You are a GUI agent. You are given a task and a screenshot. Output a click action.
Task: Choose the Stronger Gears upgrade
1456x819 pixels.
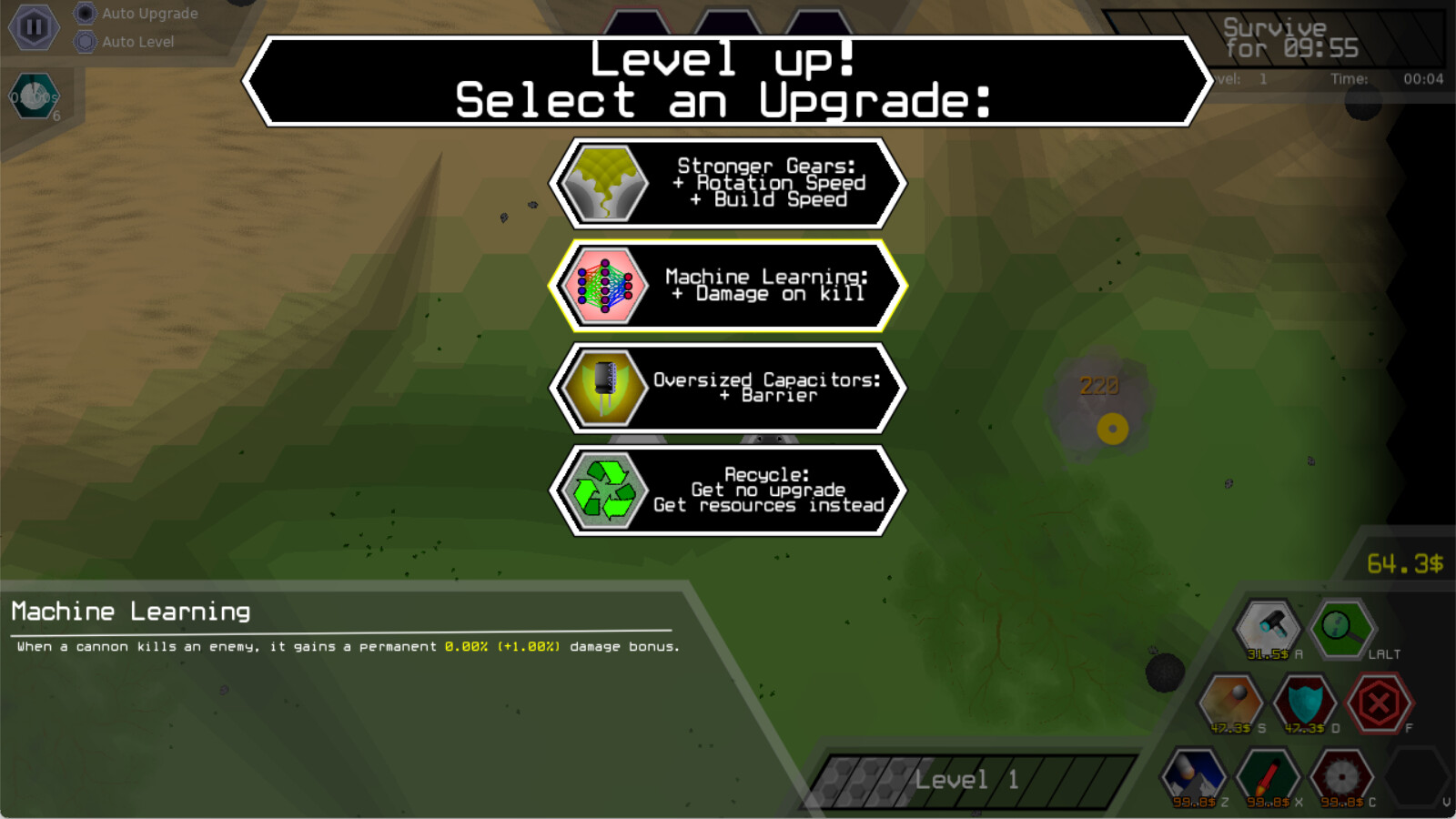click(728, 182)
